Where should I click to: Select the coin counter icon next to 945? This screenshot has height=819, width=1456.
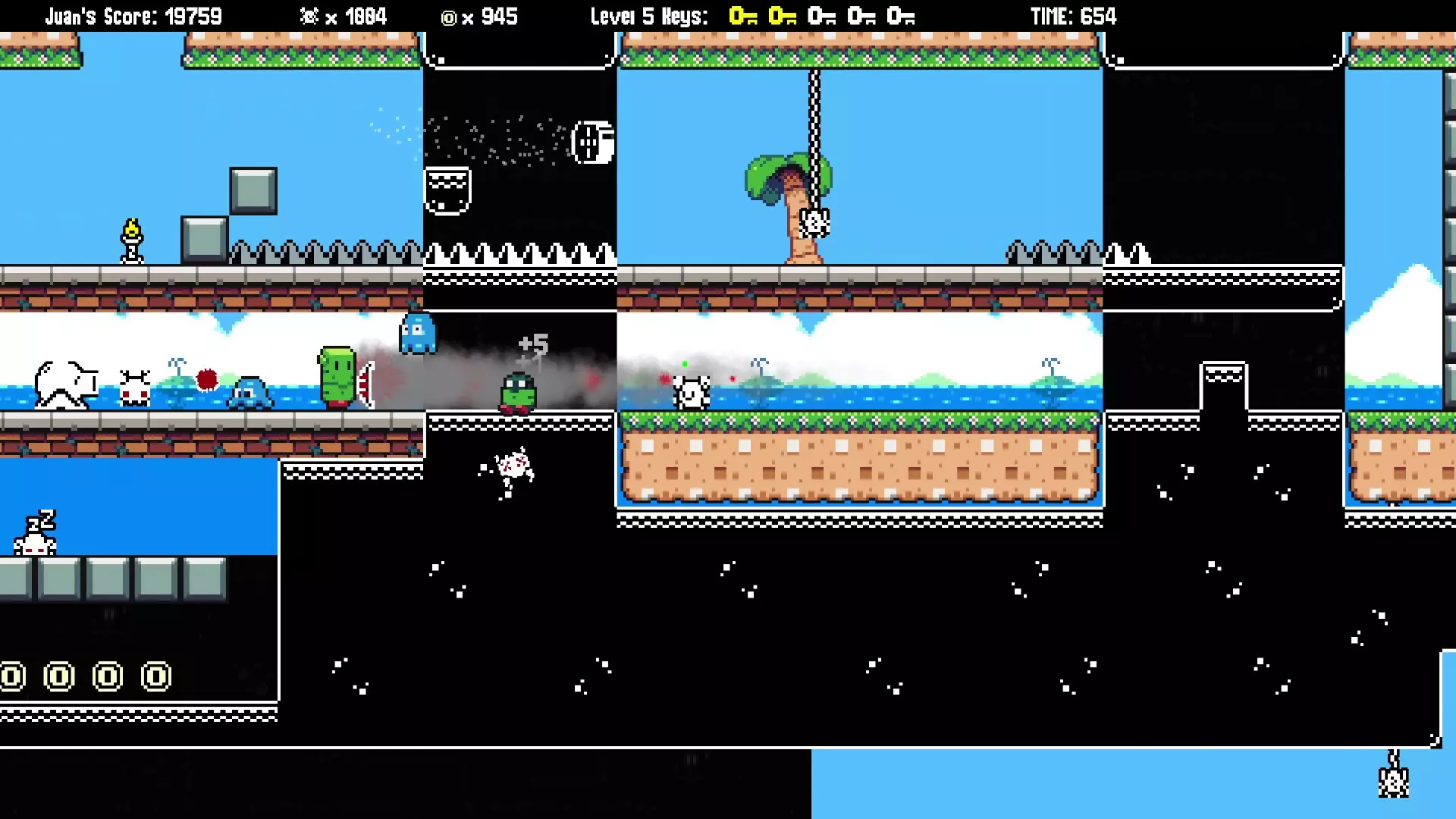(x=449, y=17)
